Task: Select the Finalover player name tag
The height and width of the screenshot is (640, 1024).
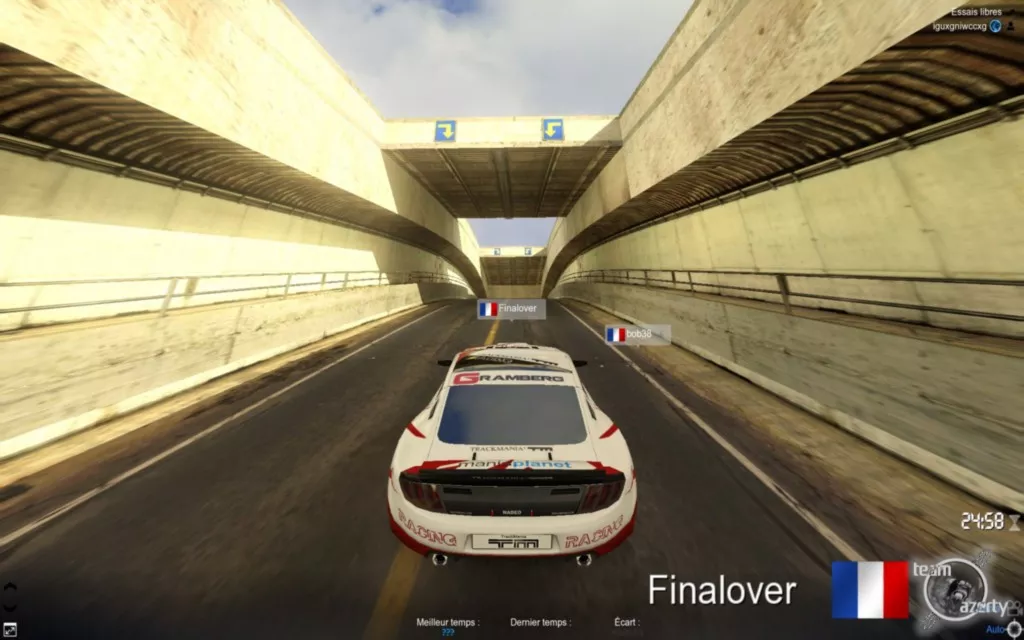Action: pyautogui.click(x=511, y=309)
